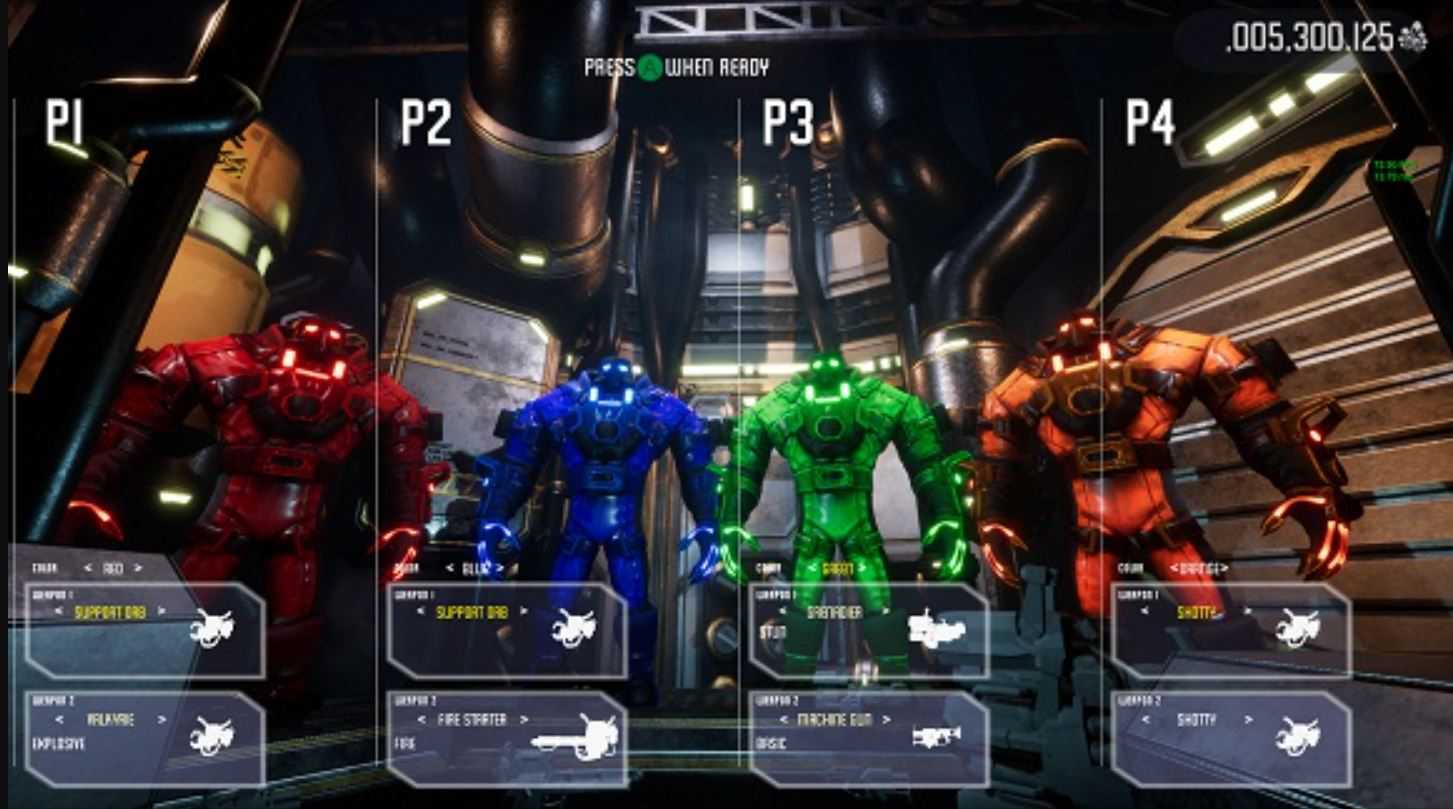This screenshot has height=809, width=1453.
Task: Cycle P1's Valkyrie weapon with the right arrow
Action: pos(163,719)
